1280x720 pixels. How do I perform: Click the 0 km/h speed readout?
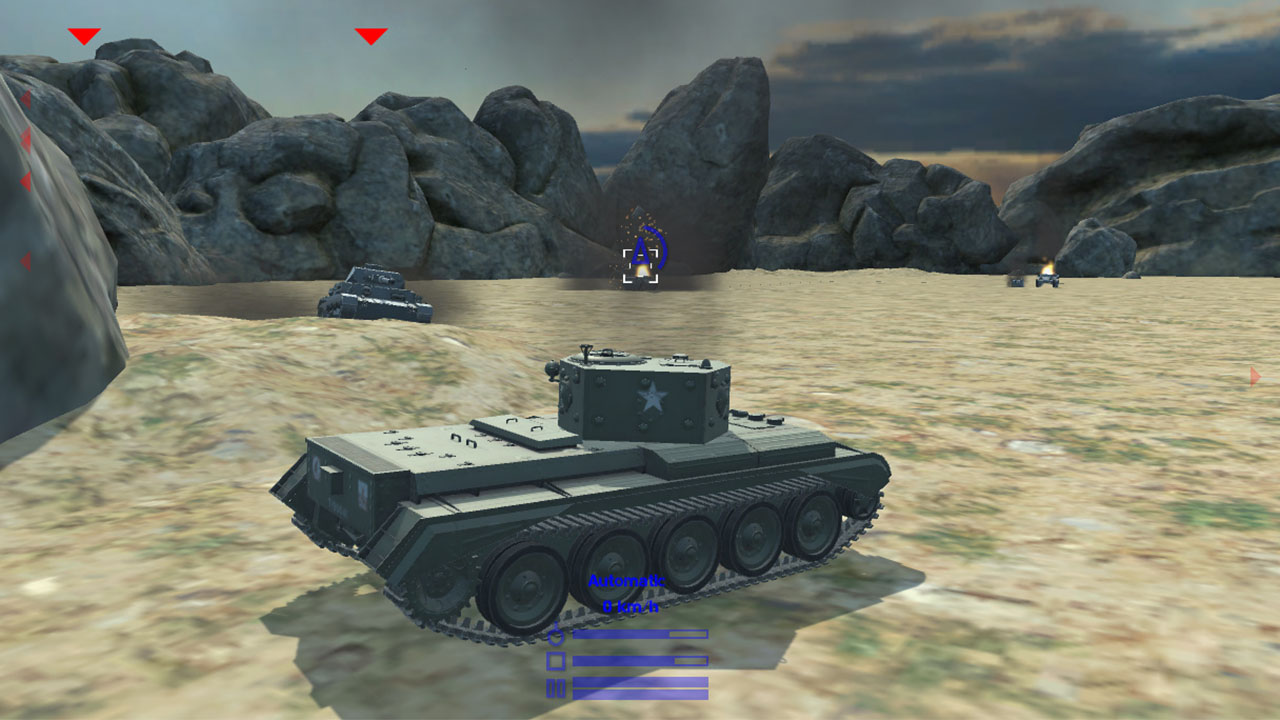tap(630, 606)
